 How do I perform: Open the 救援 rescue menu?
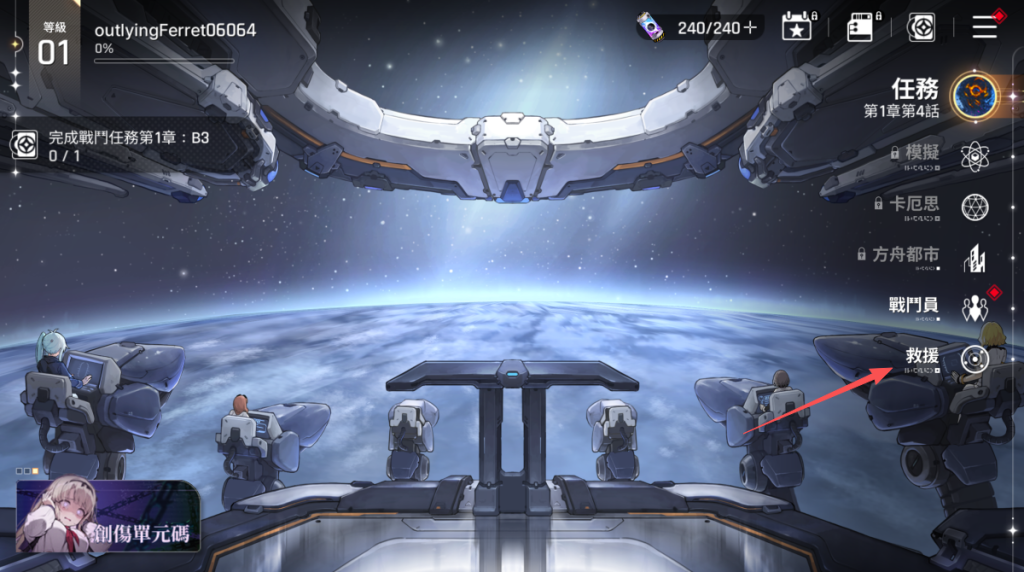[x=974, y=358]
